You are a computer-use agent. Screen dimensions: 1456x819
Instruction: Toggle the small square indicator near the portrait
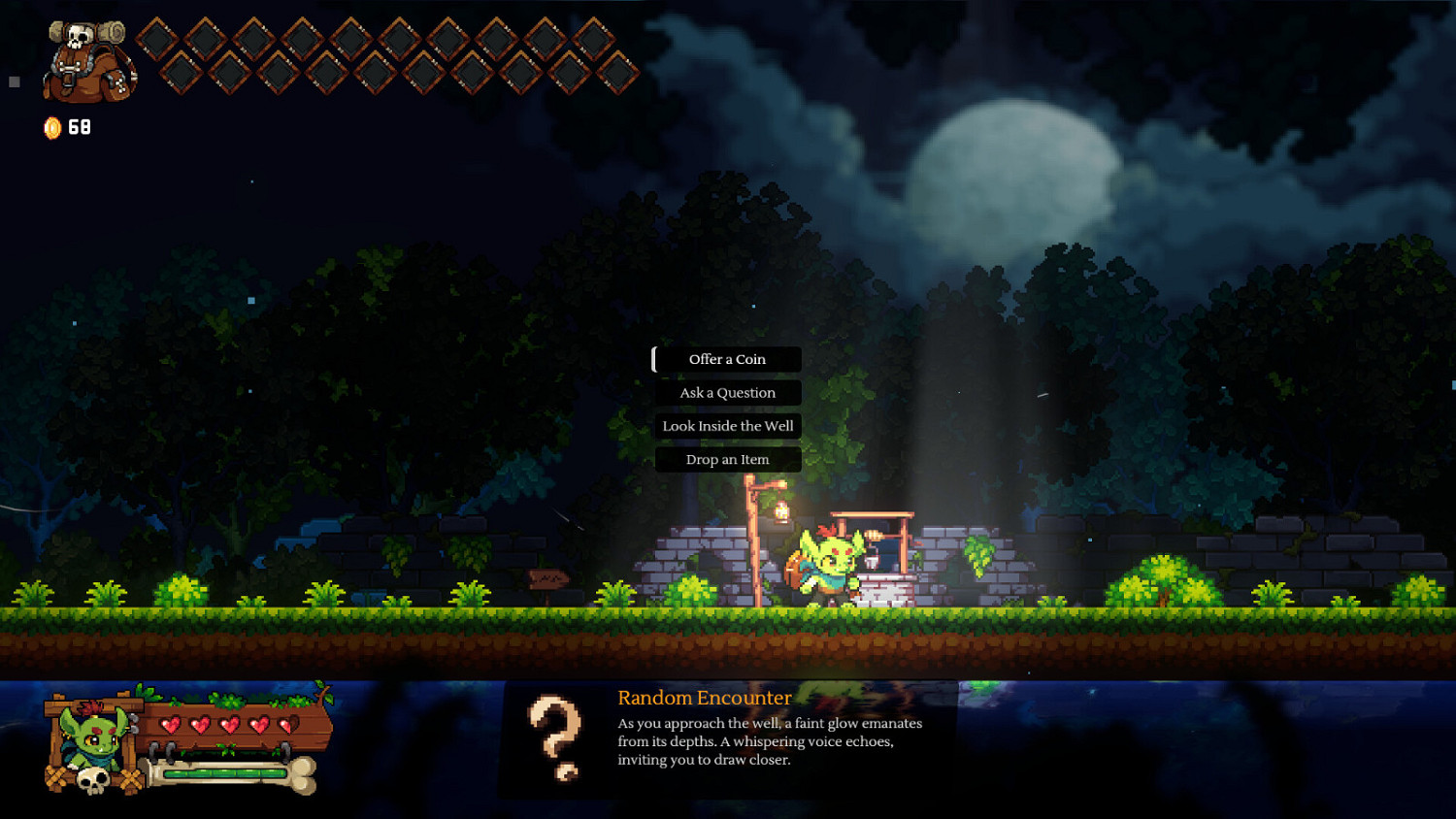(x=13, y=81)
